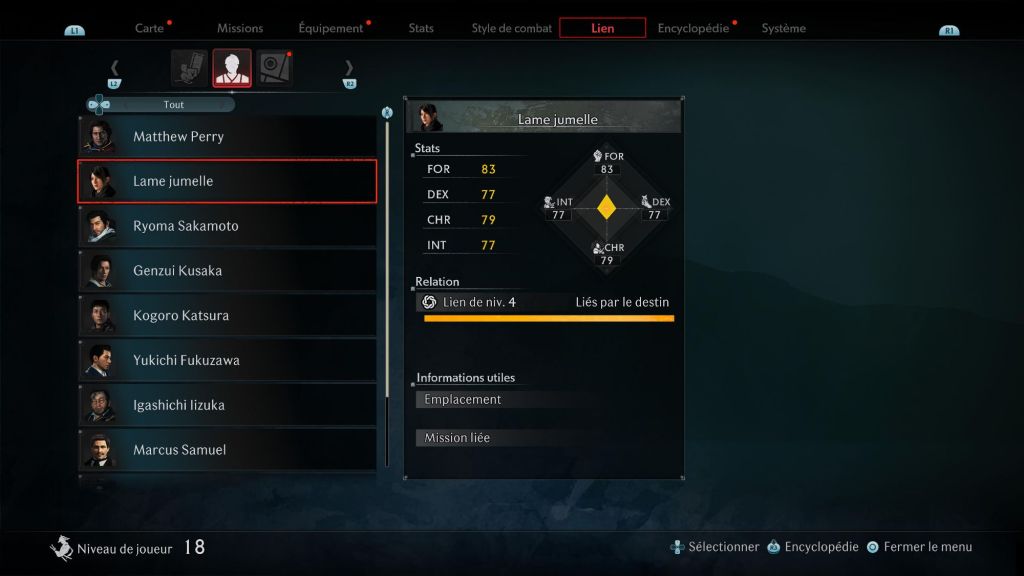Select Ryoma Sakamoto in the list

click(227, 226)
